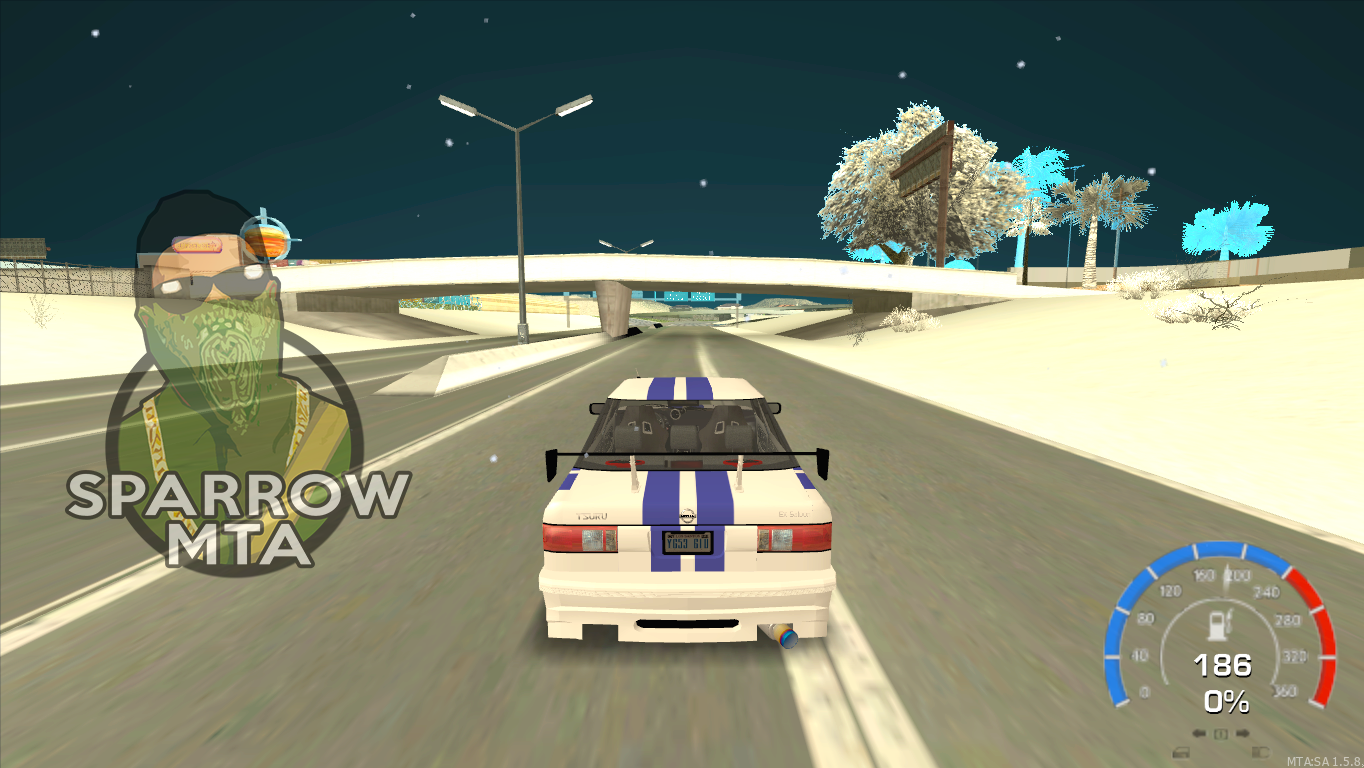Click the 0% nitro percentage display
The image size is (1364, 768).
pyautogui.click(x=1226, y=699)
